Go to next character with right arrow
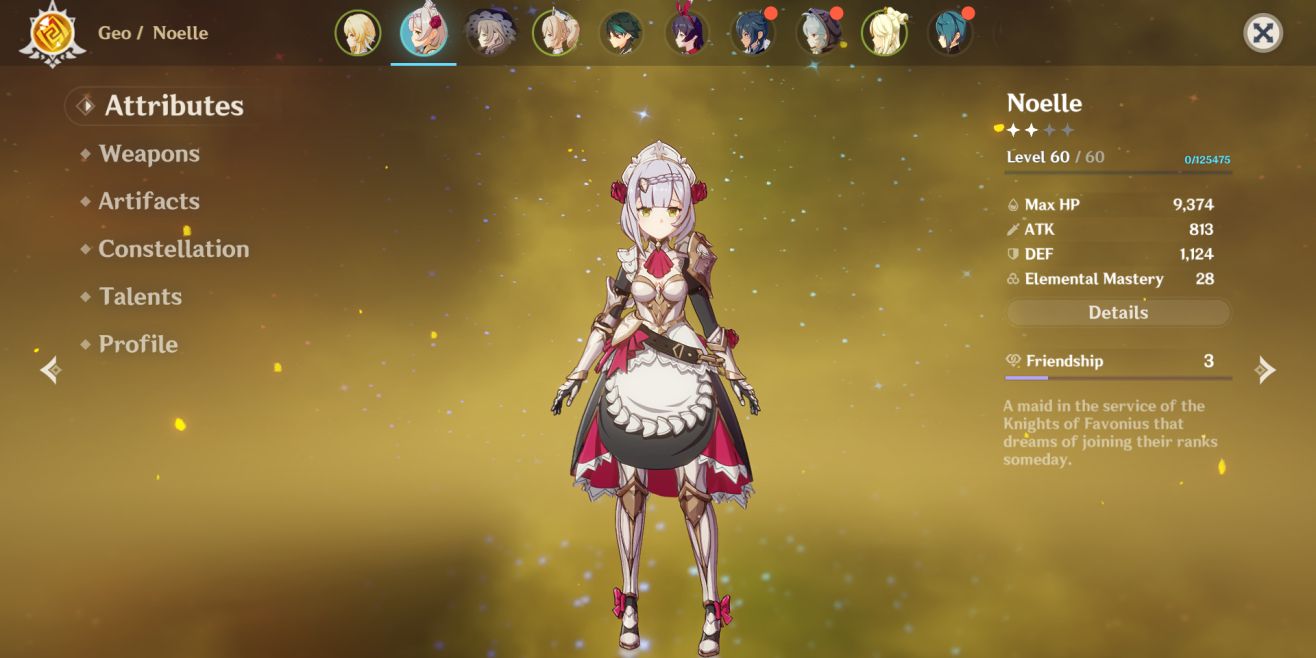Screen dimensions: 1316x658 [1266, 371]
